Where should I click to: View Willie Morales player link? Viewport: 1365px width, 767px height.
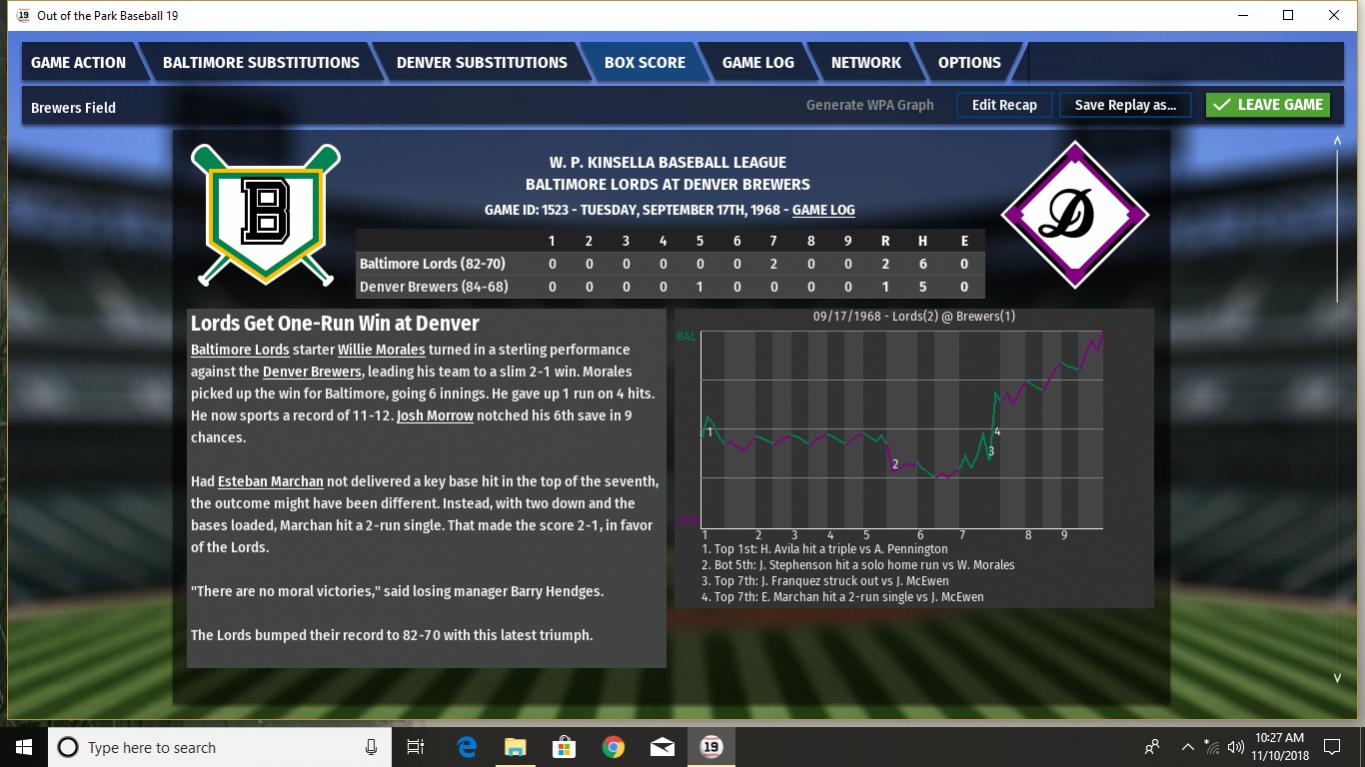coord(381,350)
